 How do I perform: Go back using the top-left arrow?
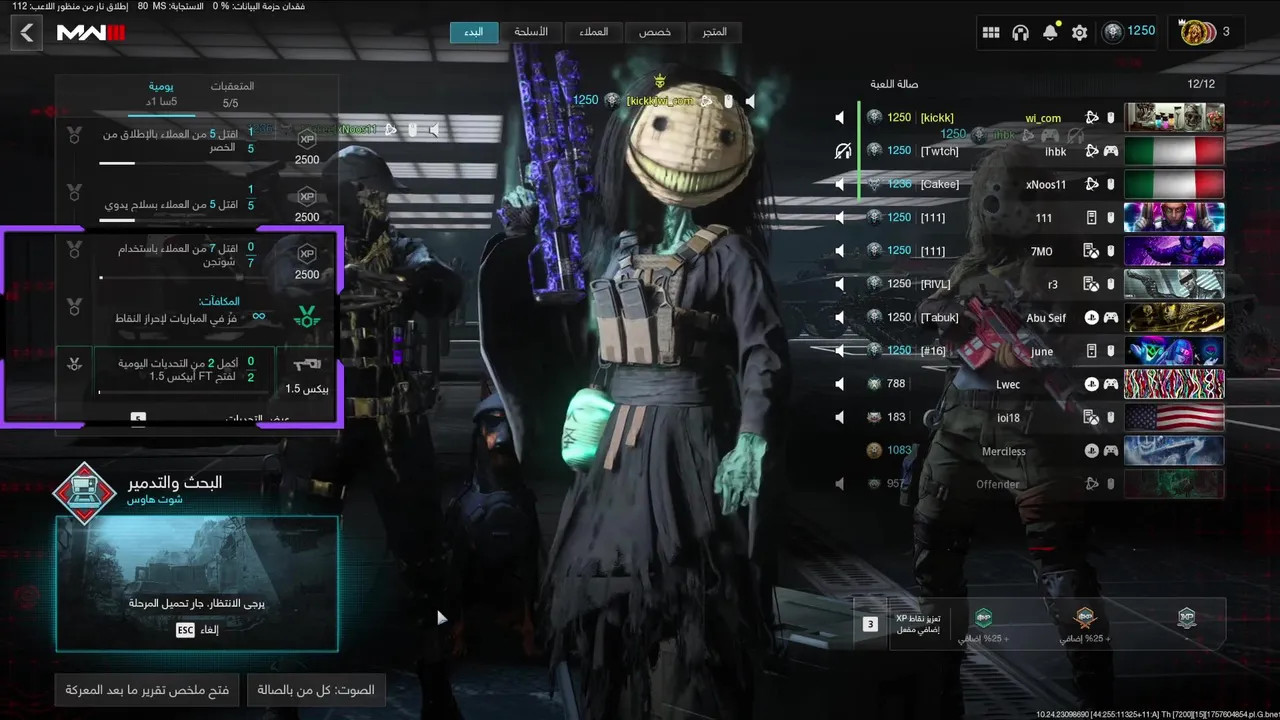click(27, 33)
